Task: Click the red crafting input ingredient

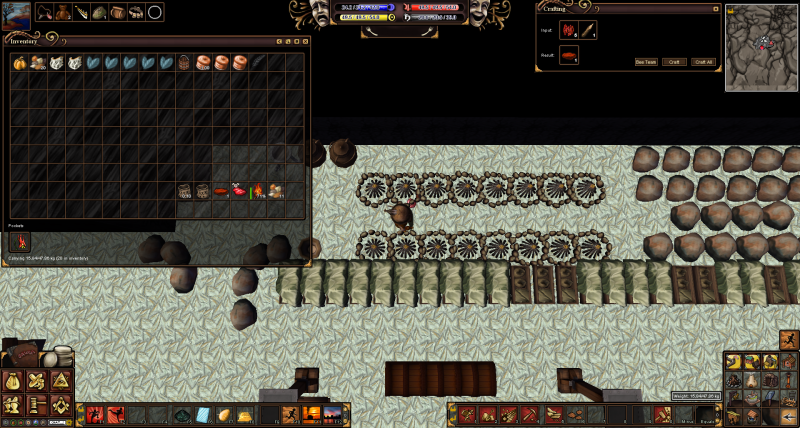Action: [x=569, y=30]
